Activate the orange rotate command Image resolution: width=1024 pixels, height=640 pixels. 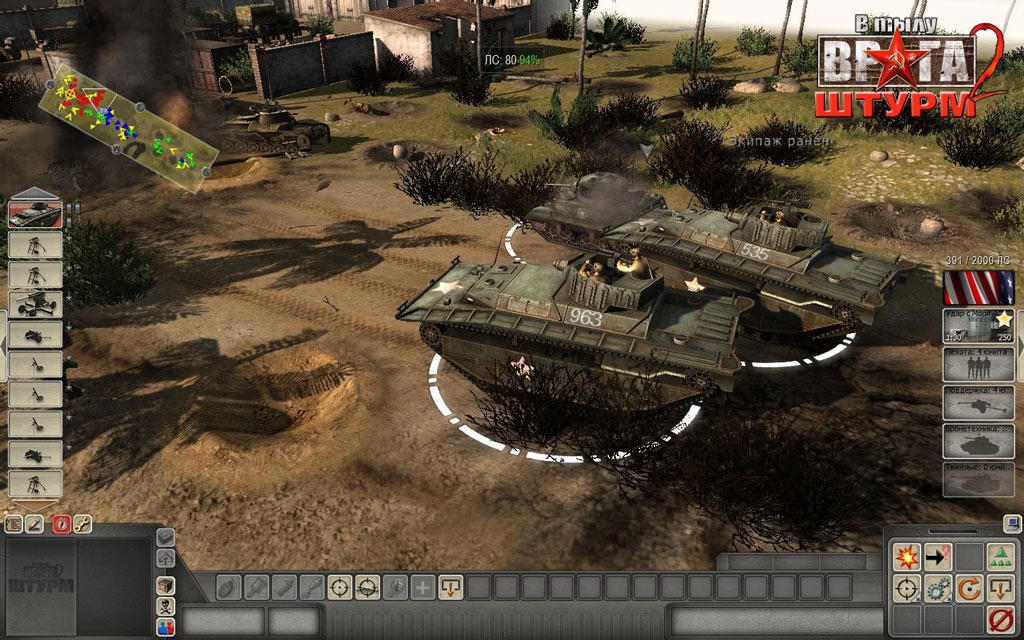click(x=969, y=588)
